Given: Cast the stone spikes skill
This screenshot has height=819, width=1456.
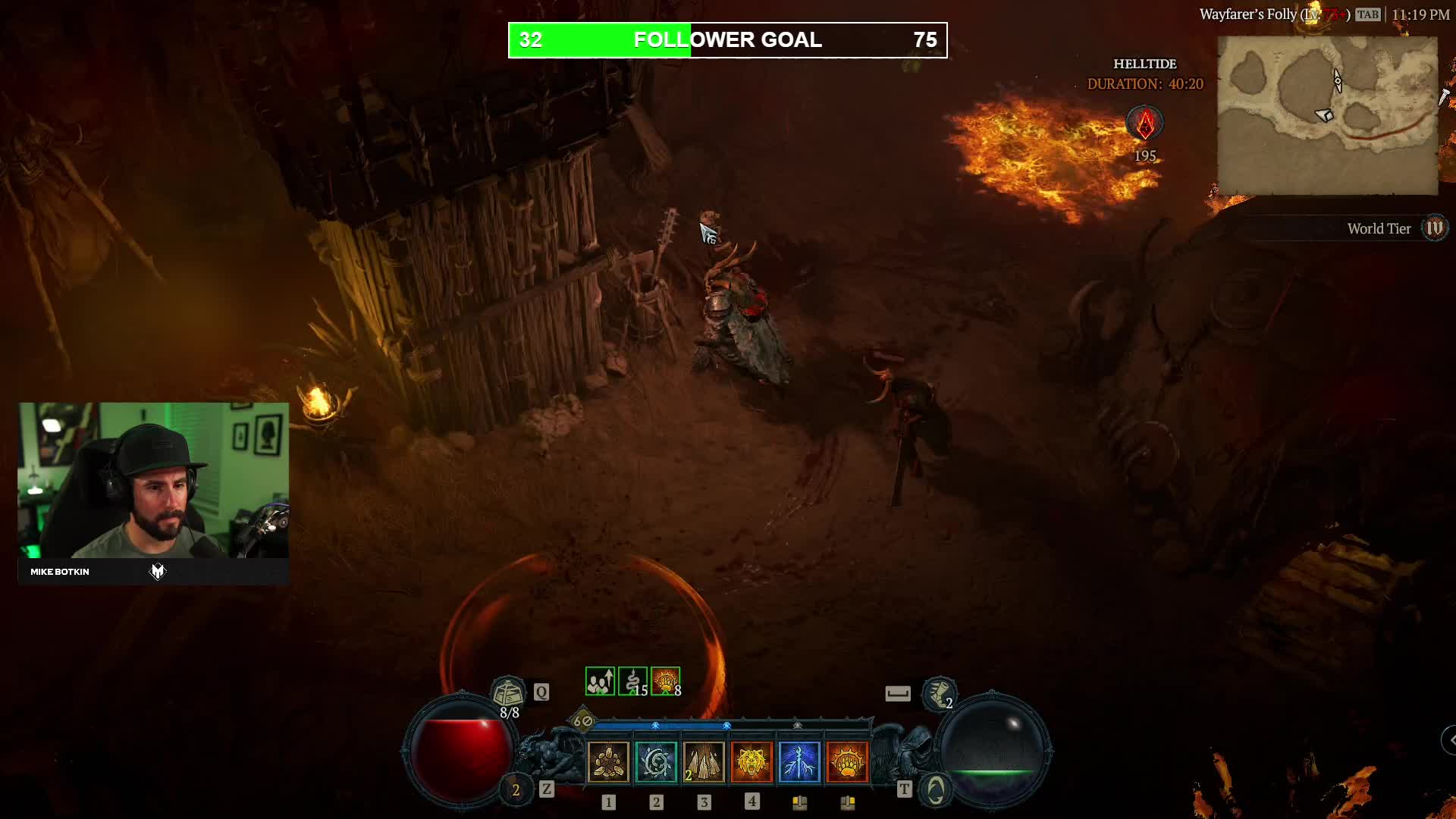Looking at the screenshot, I should tap(704, 761).
